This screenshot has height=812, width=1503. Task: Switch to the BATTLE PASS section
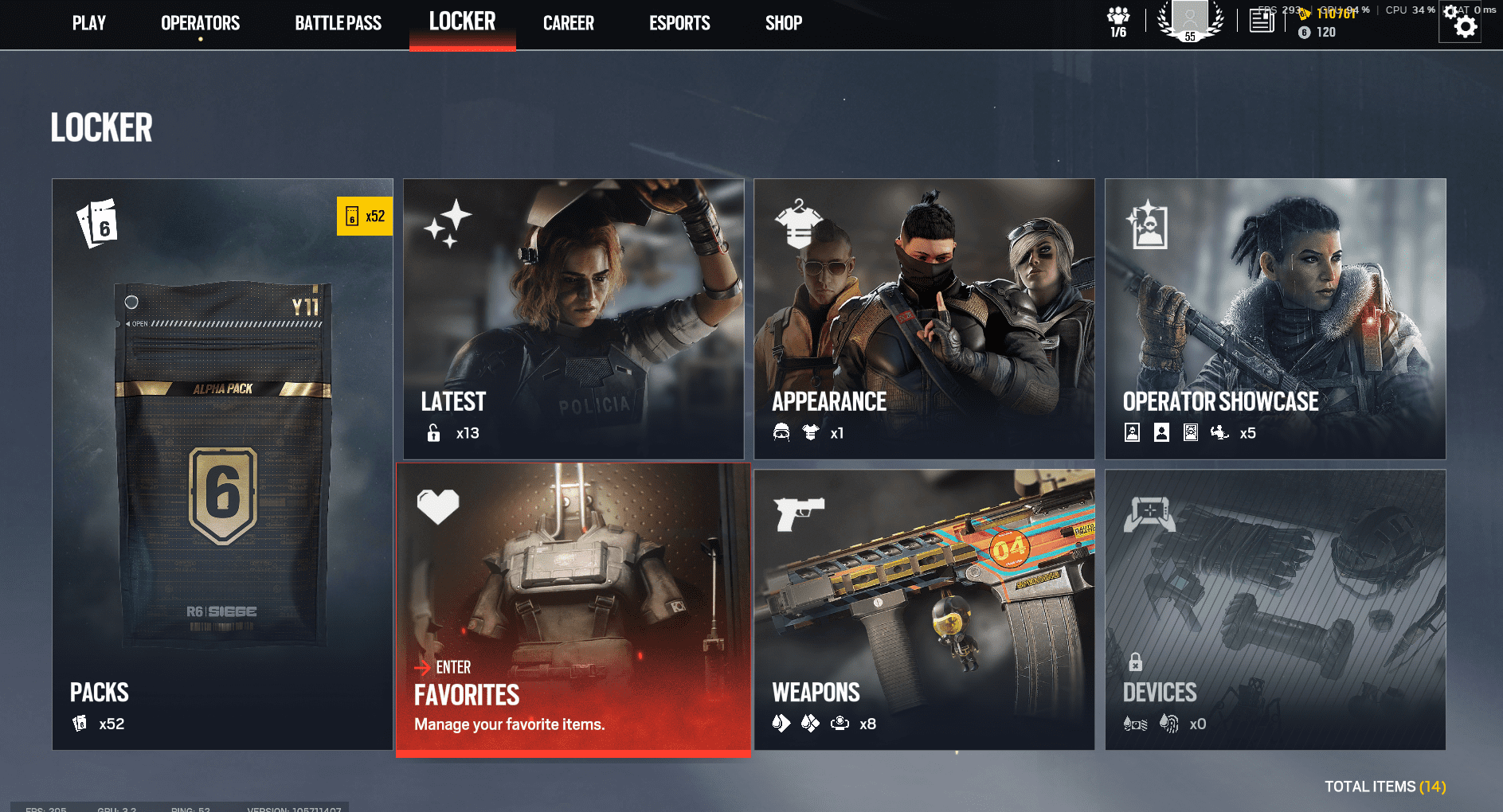[x=337, y=22]
